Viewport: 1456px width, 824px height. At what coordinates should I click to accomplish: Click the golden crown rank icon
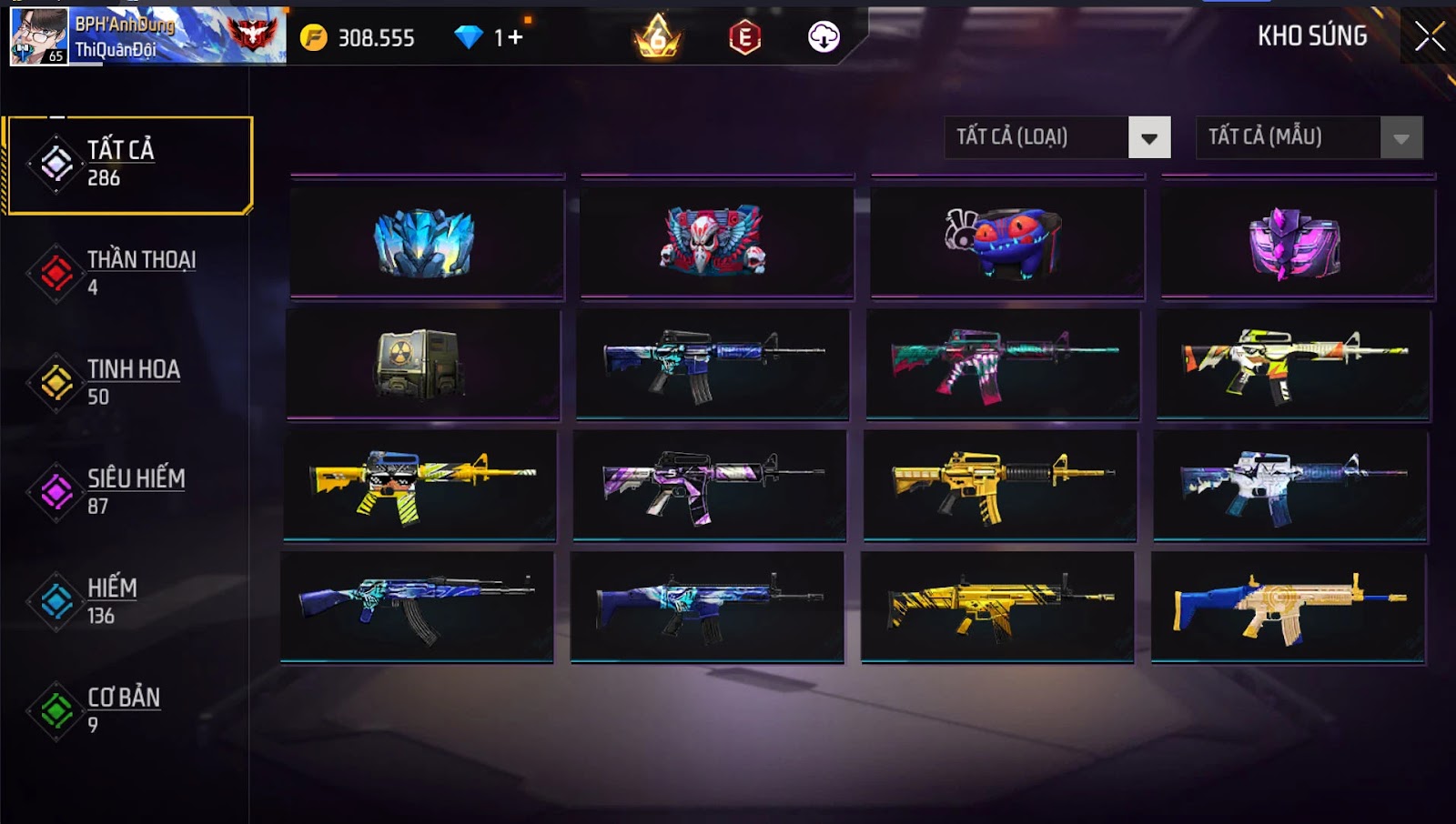coord(657,37)
